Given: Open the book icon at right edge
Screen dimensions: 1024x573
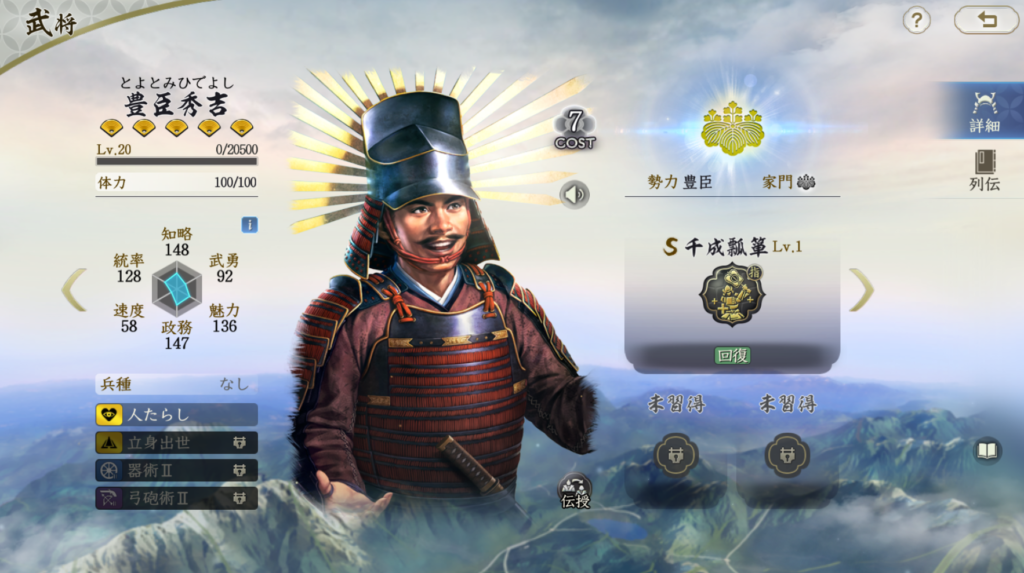Looking at the screenshot, I should pos(987,451).
